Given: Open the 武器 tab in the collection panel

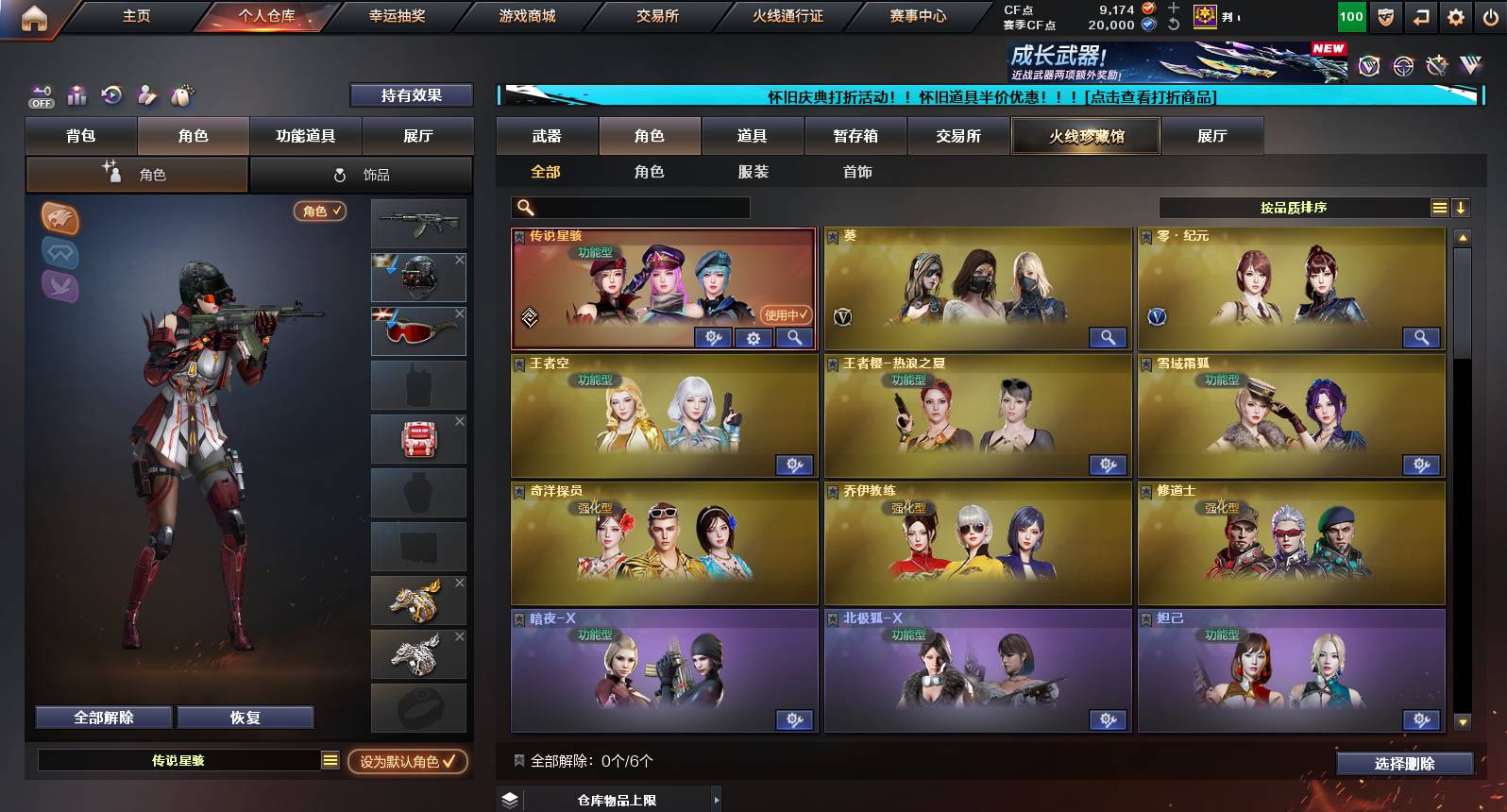Looking at the screenshot, I should [548, 136].
